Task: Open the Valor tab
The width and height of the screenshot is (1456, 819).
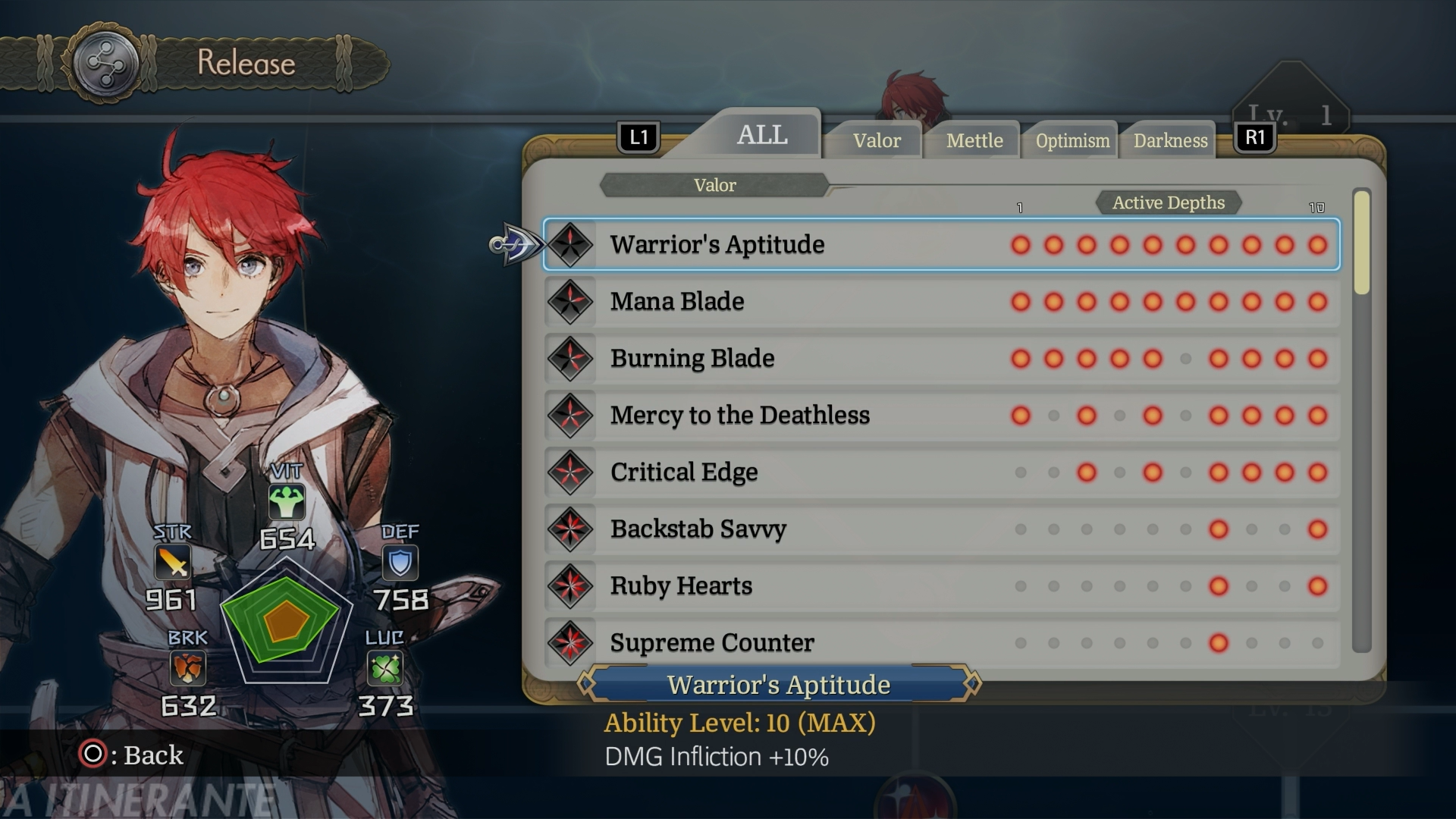Action: click(877, 141)
